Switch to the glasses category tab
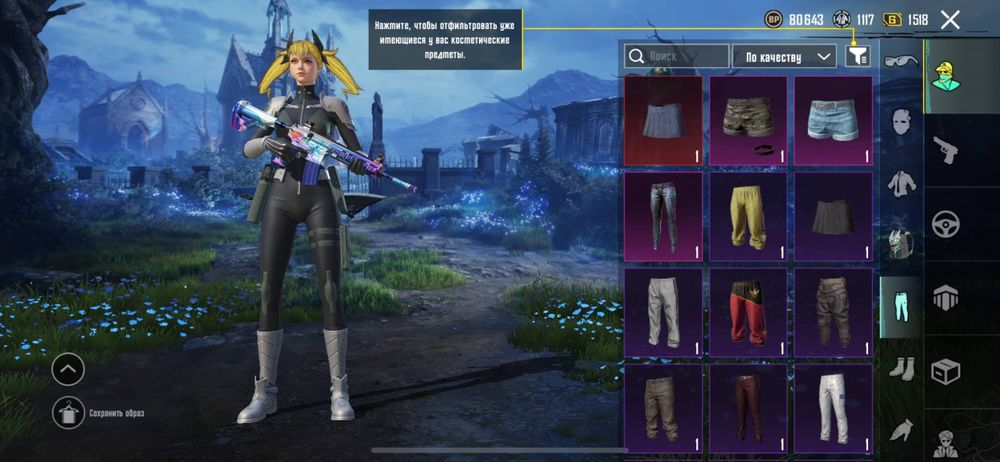This screenshot has height=462, width=1000. (x=900, y=62)
